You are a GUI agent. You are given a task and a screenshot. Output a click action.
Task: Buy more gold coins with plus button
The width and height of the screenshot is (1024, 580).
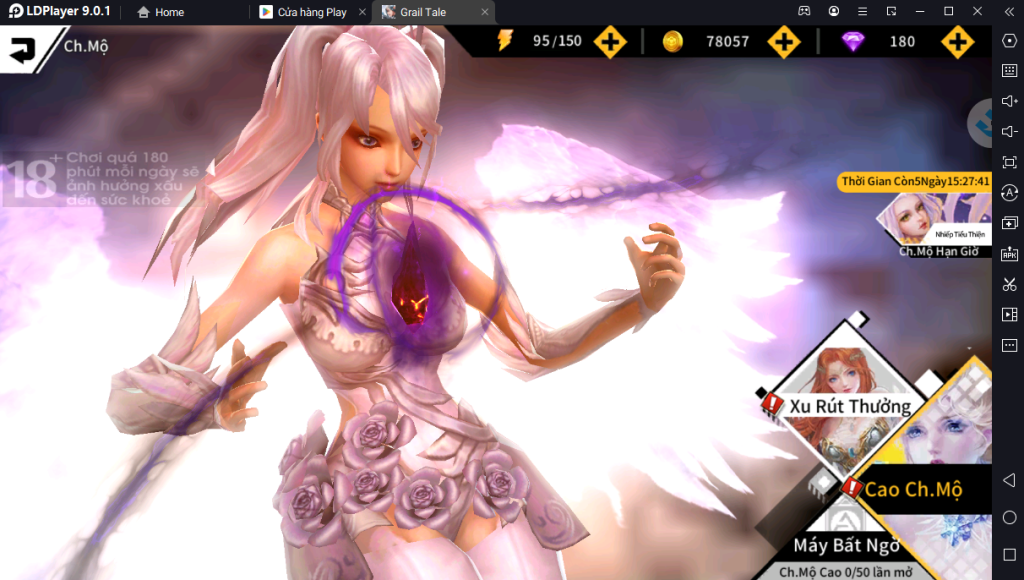tap(784, 42)
